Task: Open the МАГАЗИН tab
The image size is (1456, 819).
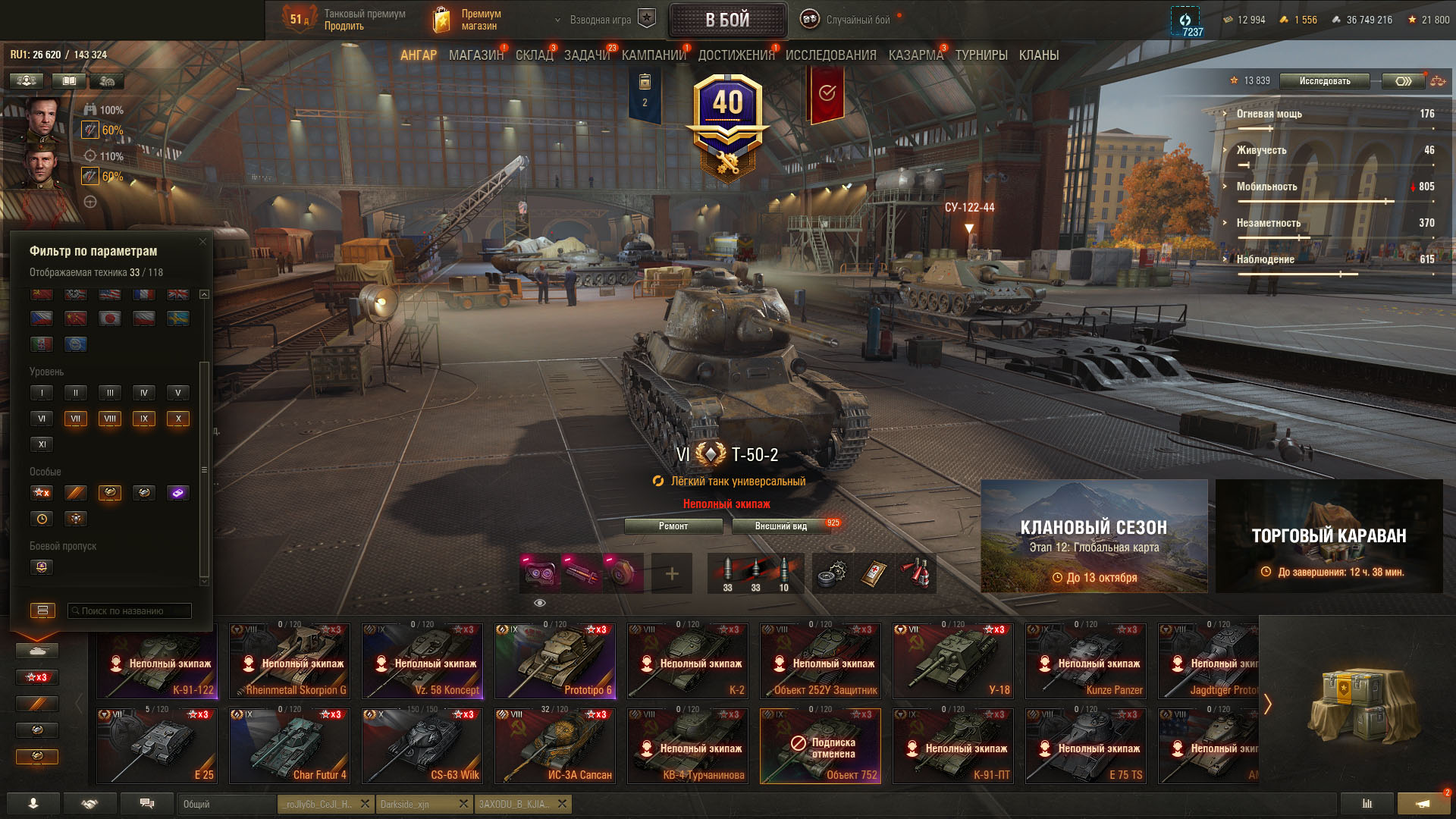Action: coord(475,55)
